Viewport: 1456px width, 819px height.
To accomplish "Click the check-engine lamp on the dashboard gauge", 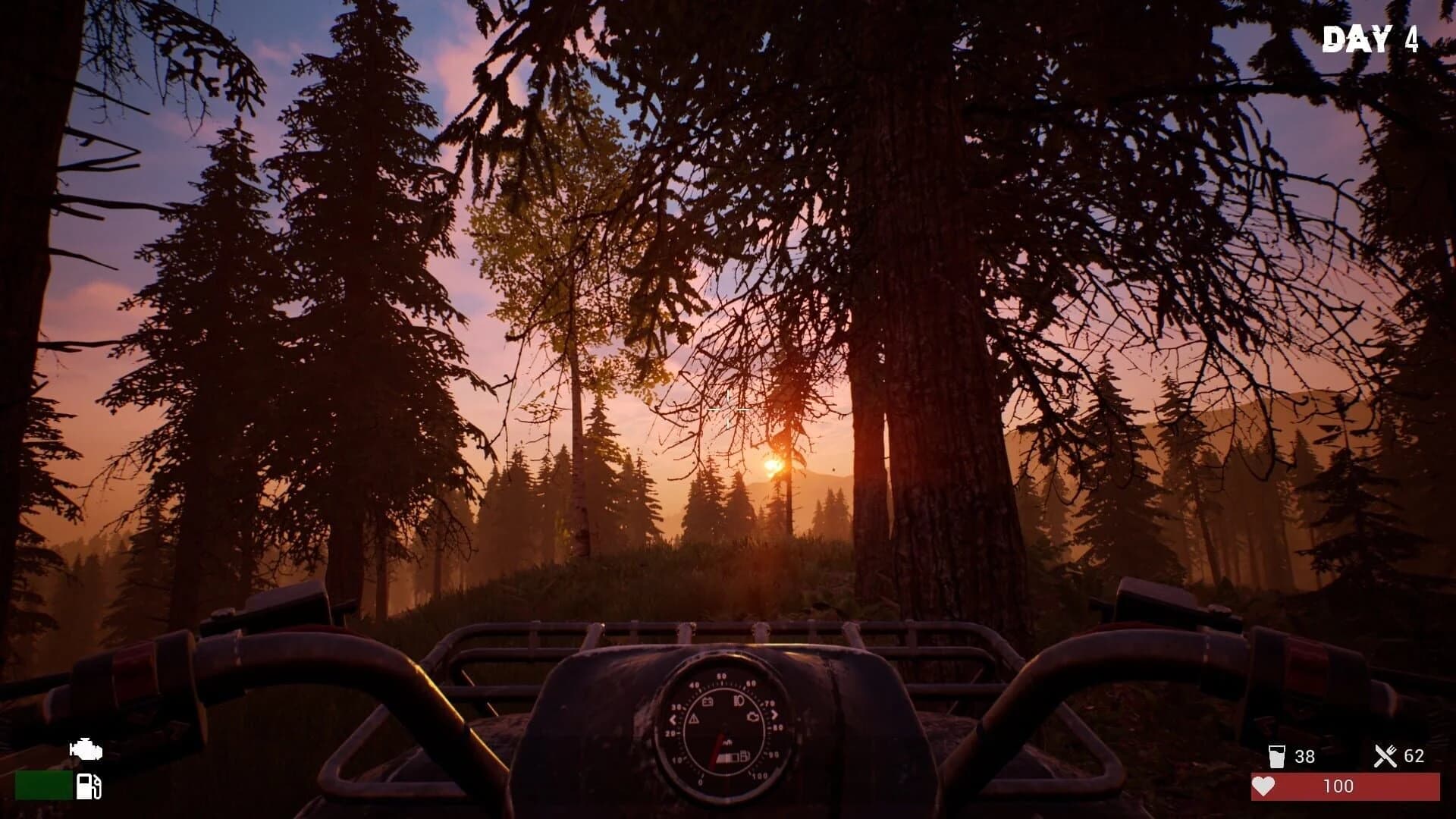I will click(754, 717).
